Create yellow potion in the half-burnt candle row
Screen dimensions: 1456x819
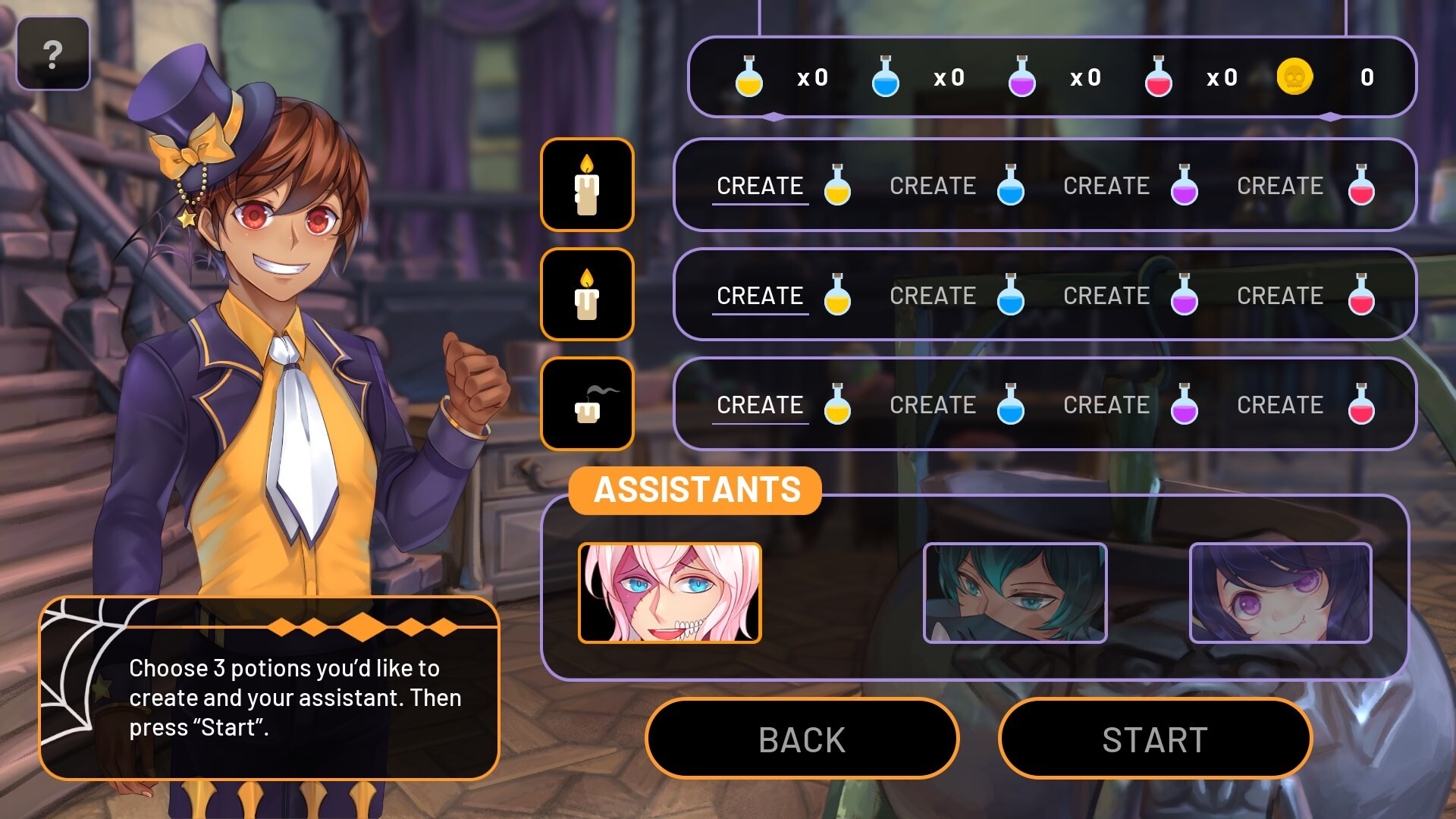(783, 295)
